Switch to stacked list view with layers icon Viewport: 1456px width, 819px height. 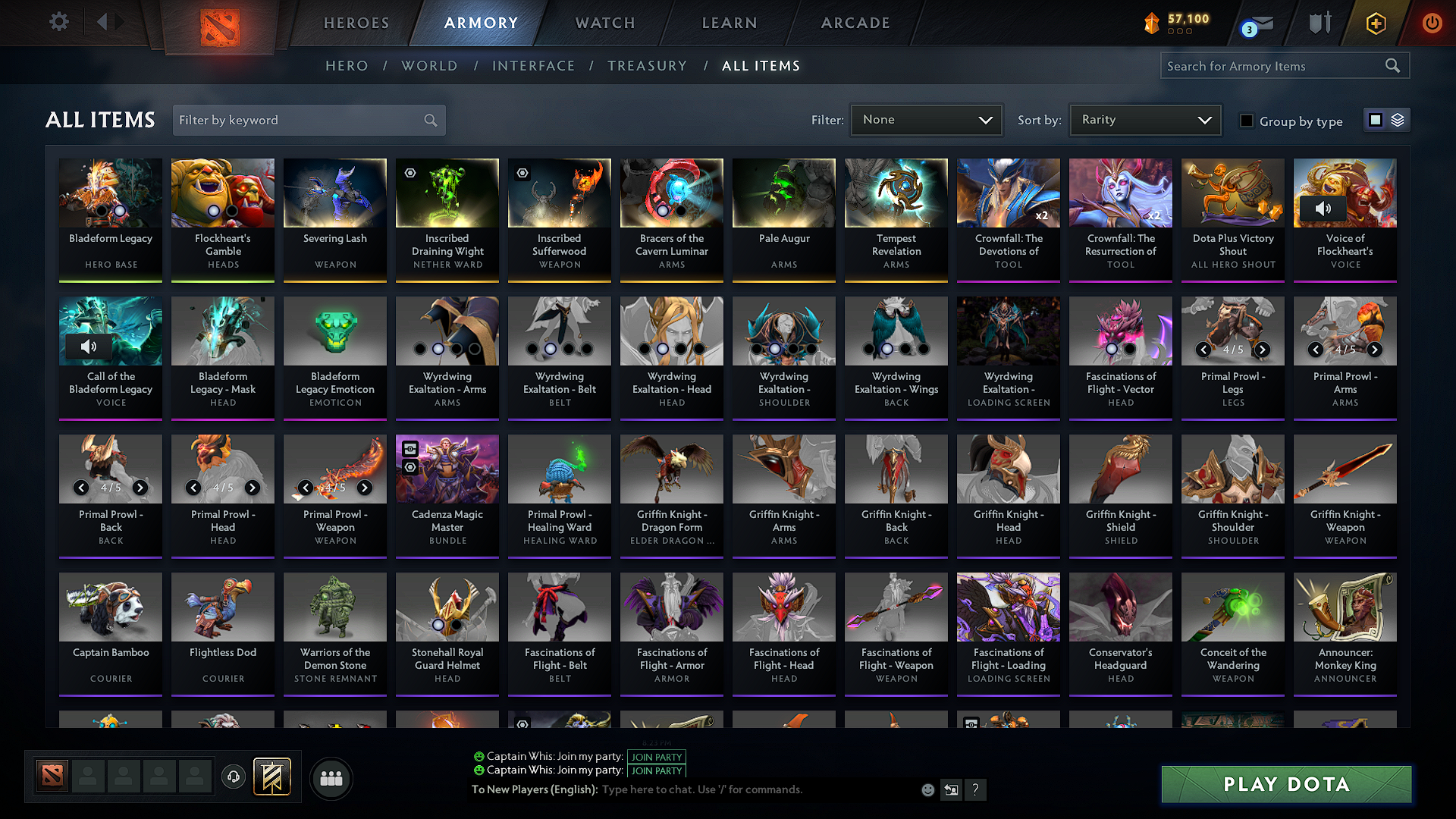click(1398, 120)
